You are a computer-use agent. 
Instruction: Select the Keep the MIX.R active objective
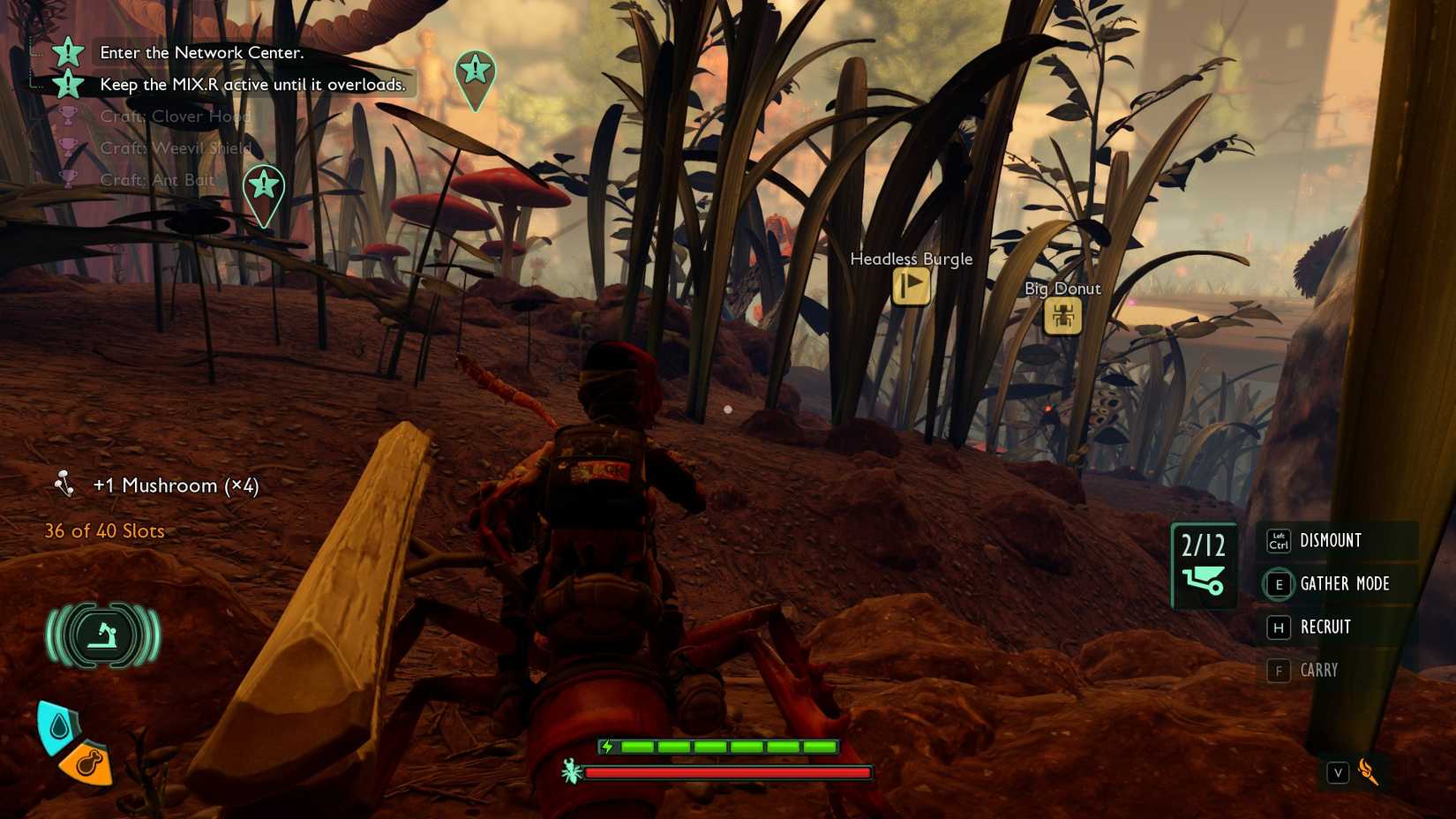point(252,85)
